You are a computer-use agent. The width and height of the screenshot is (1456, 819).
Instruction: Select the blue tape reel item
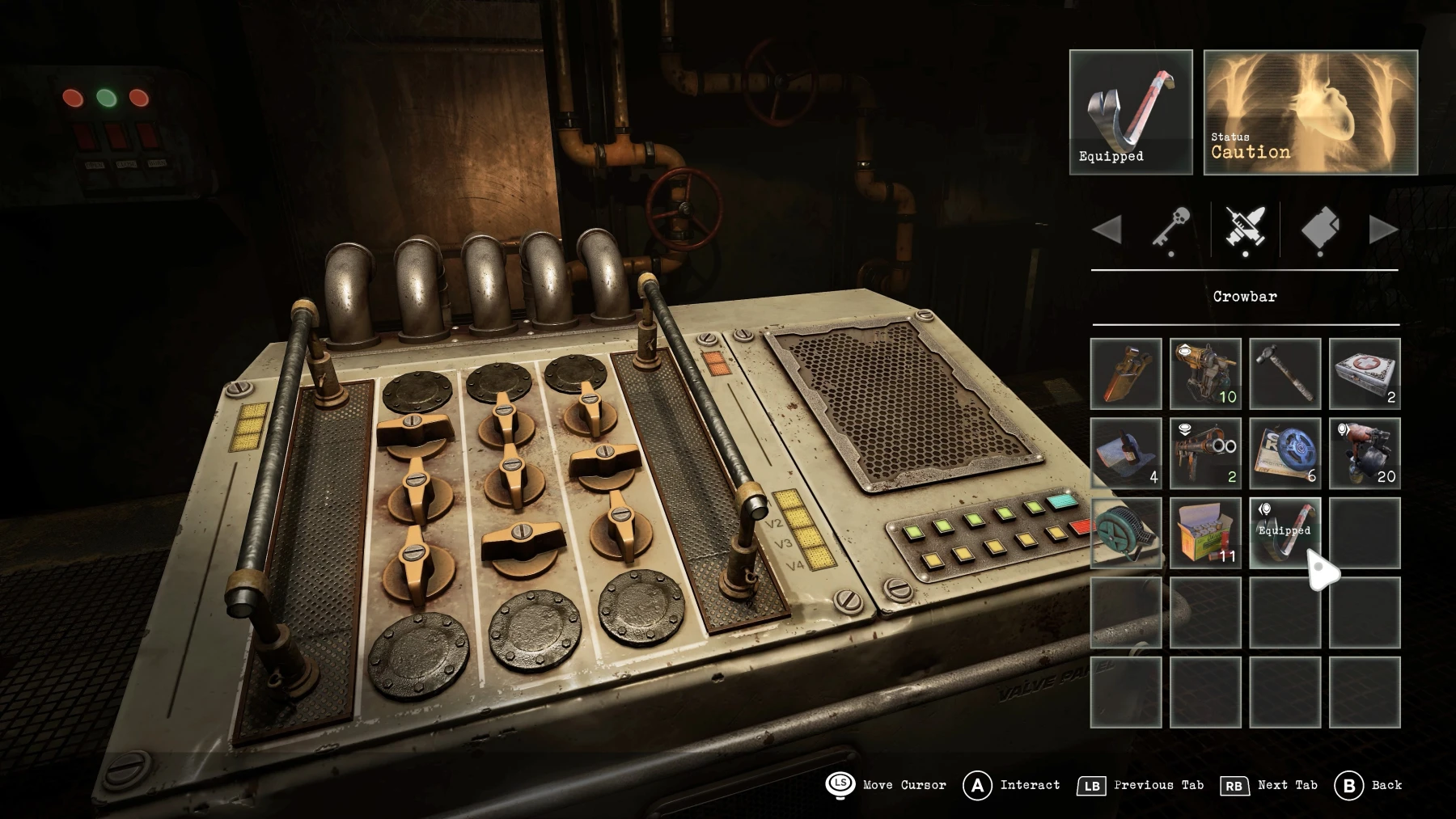pos(1284,453)
